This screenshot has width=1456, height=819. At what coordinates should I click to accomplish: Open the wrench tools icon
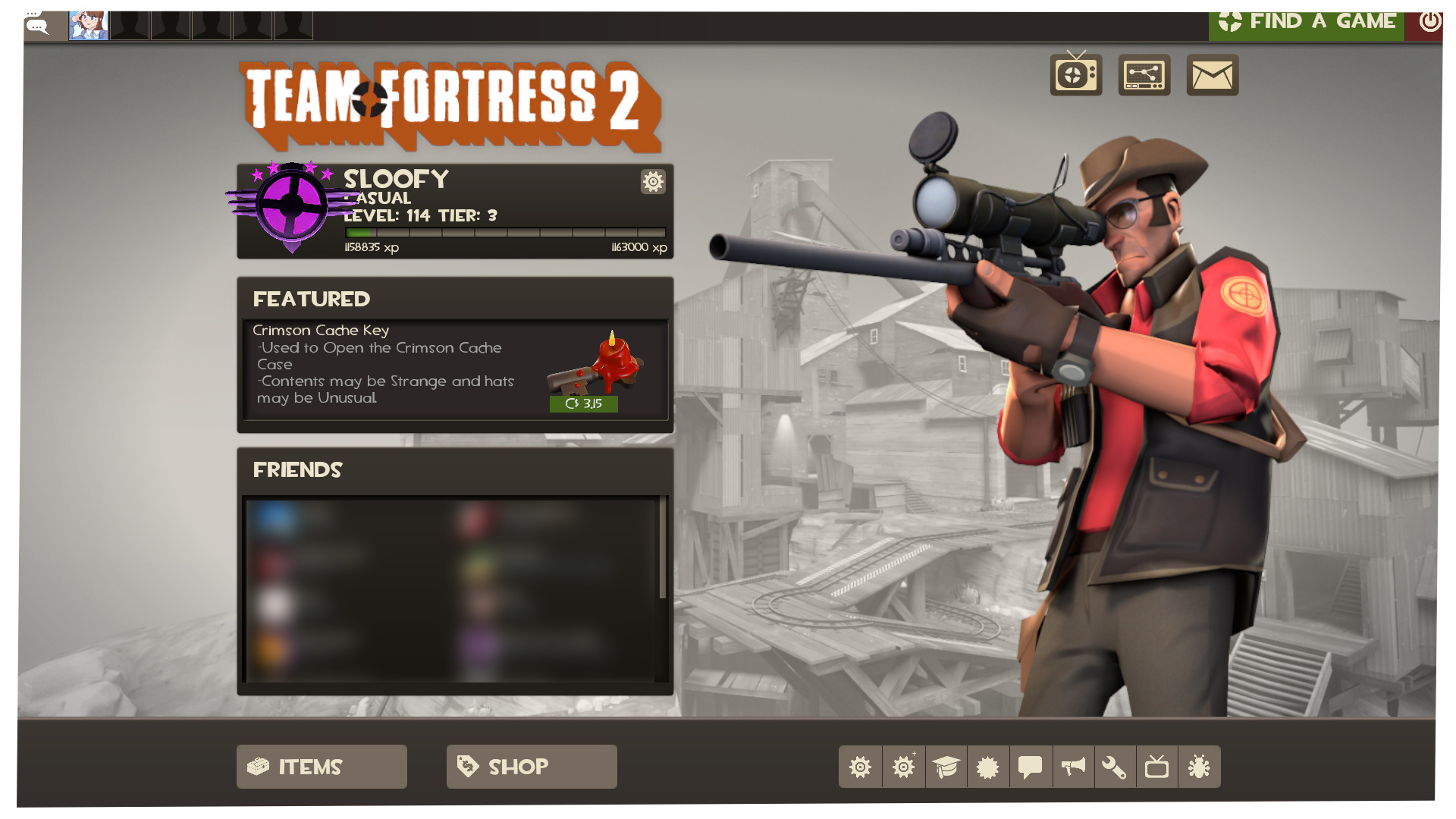click(x=1114, y=767)
